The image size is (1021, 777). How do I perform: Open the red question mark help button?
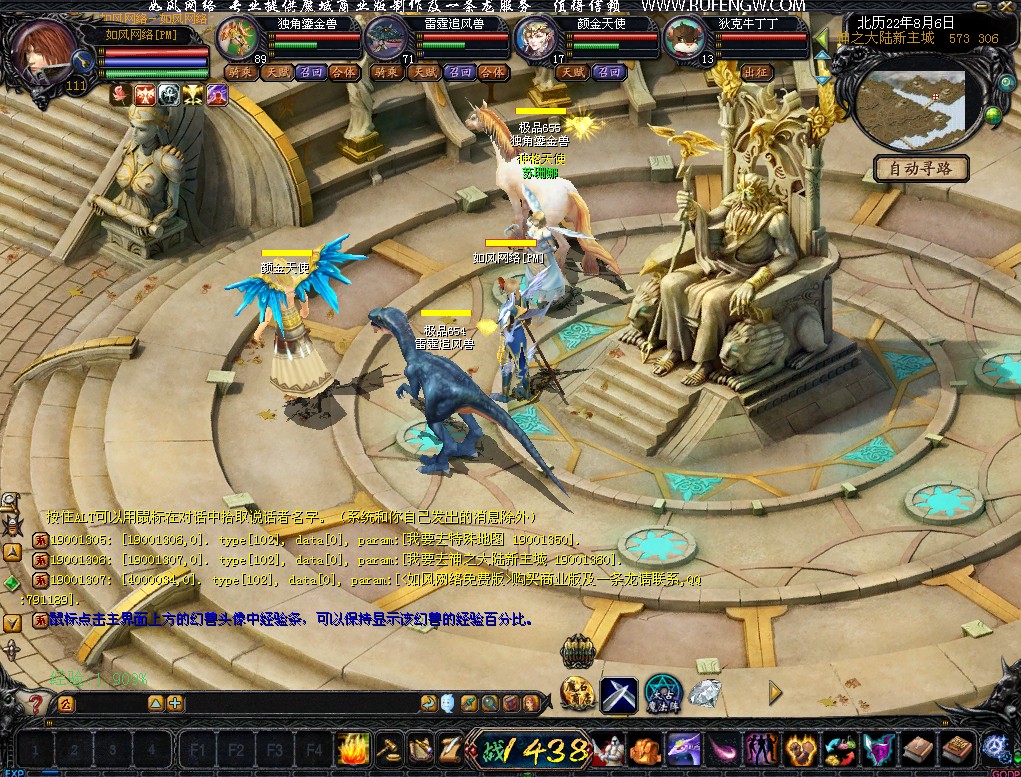point(36,704)
